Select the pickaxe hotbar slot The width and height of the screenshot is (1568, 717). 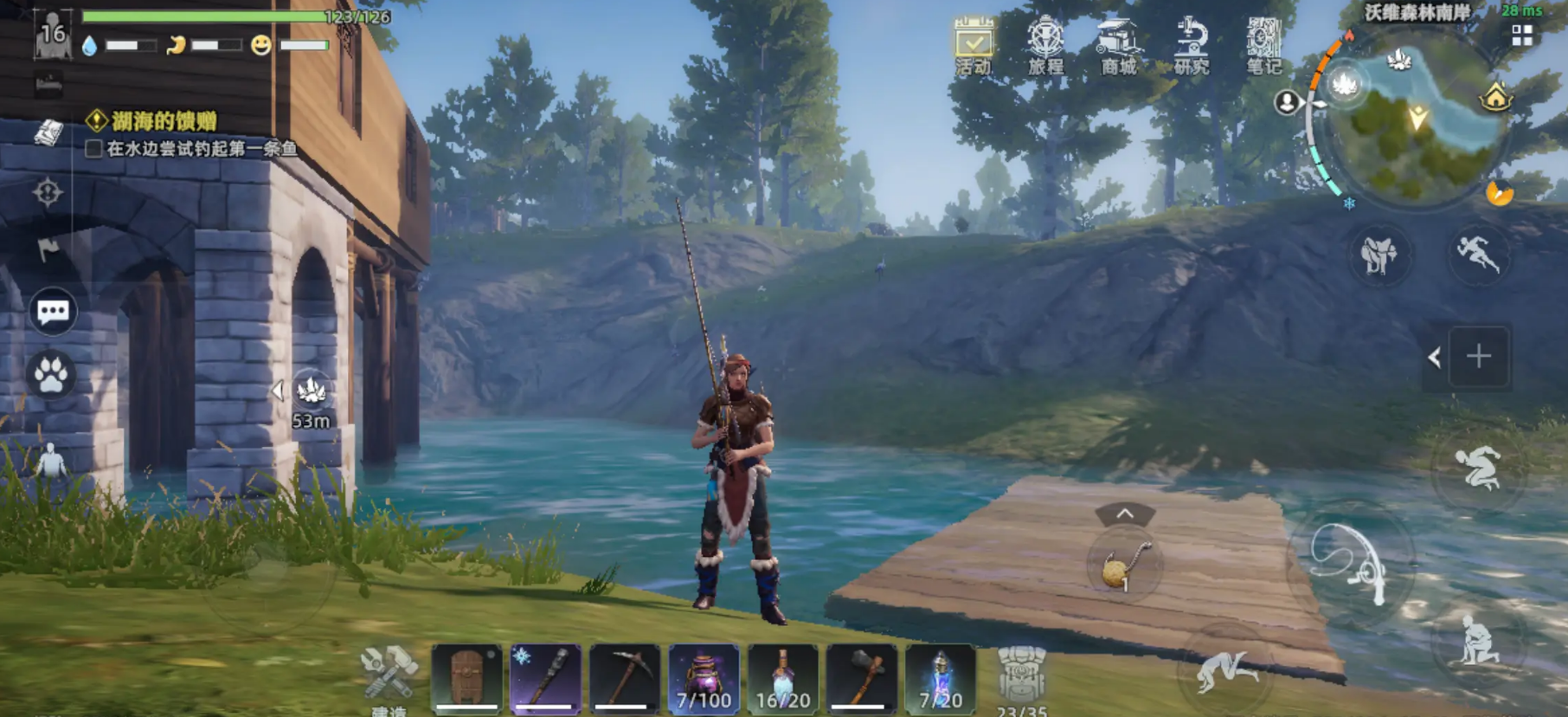click(625, 679)
